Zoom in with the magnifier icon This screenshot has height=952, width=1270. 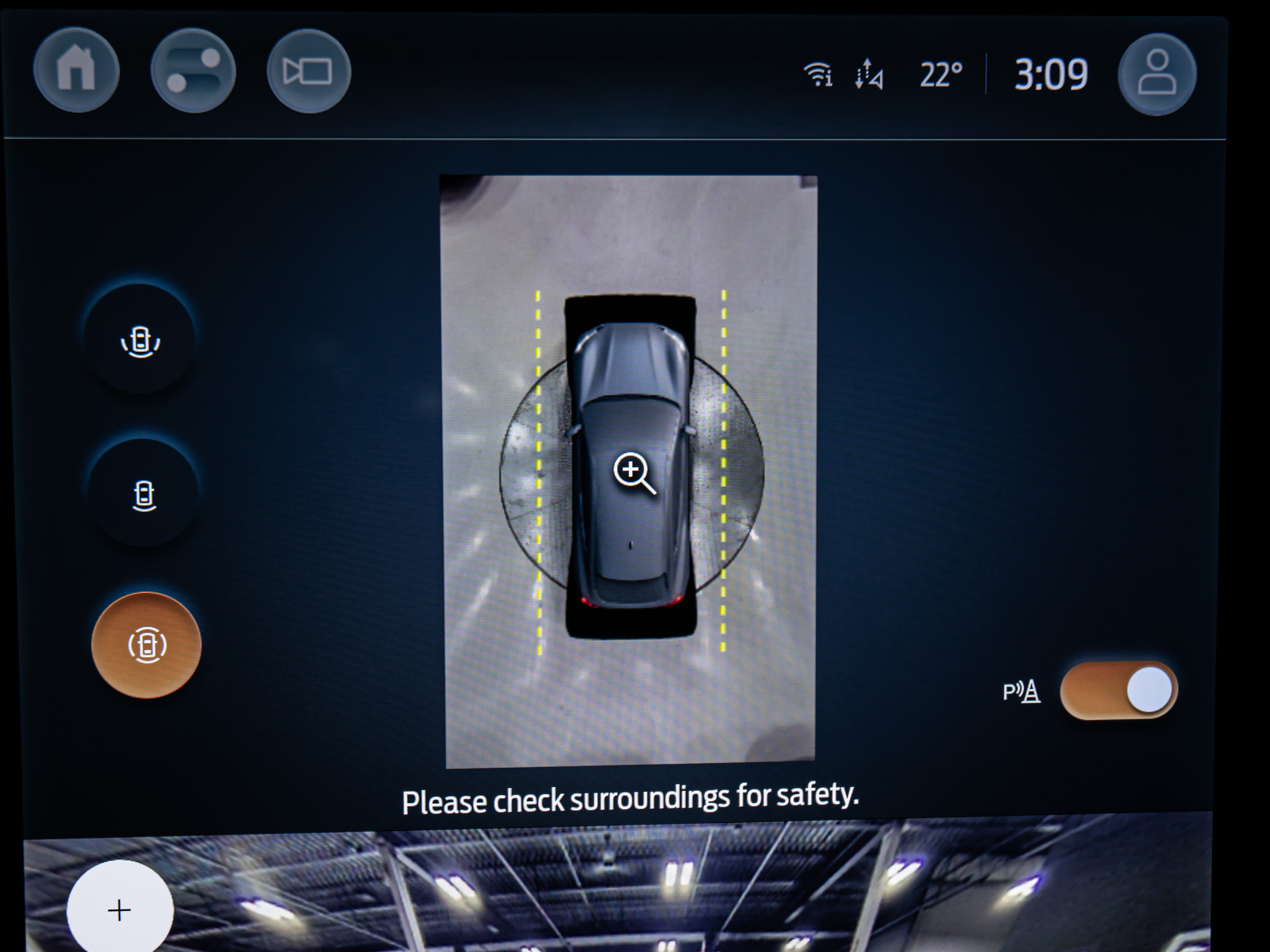(633, 472)
